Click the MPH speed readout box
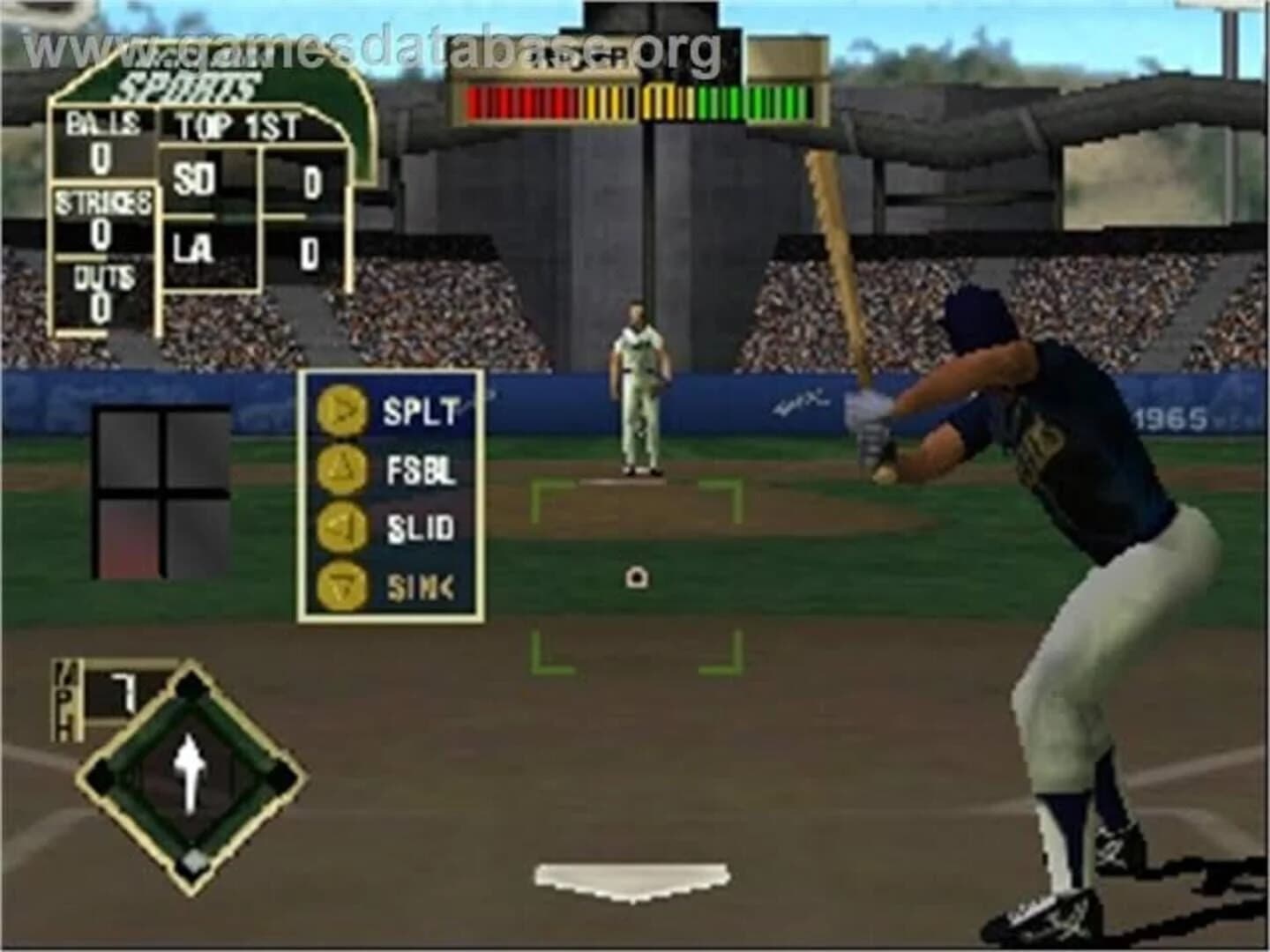 pos(91,695)
